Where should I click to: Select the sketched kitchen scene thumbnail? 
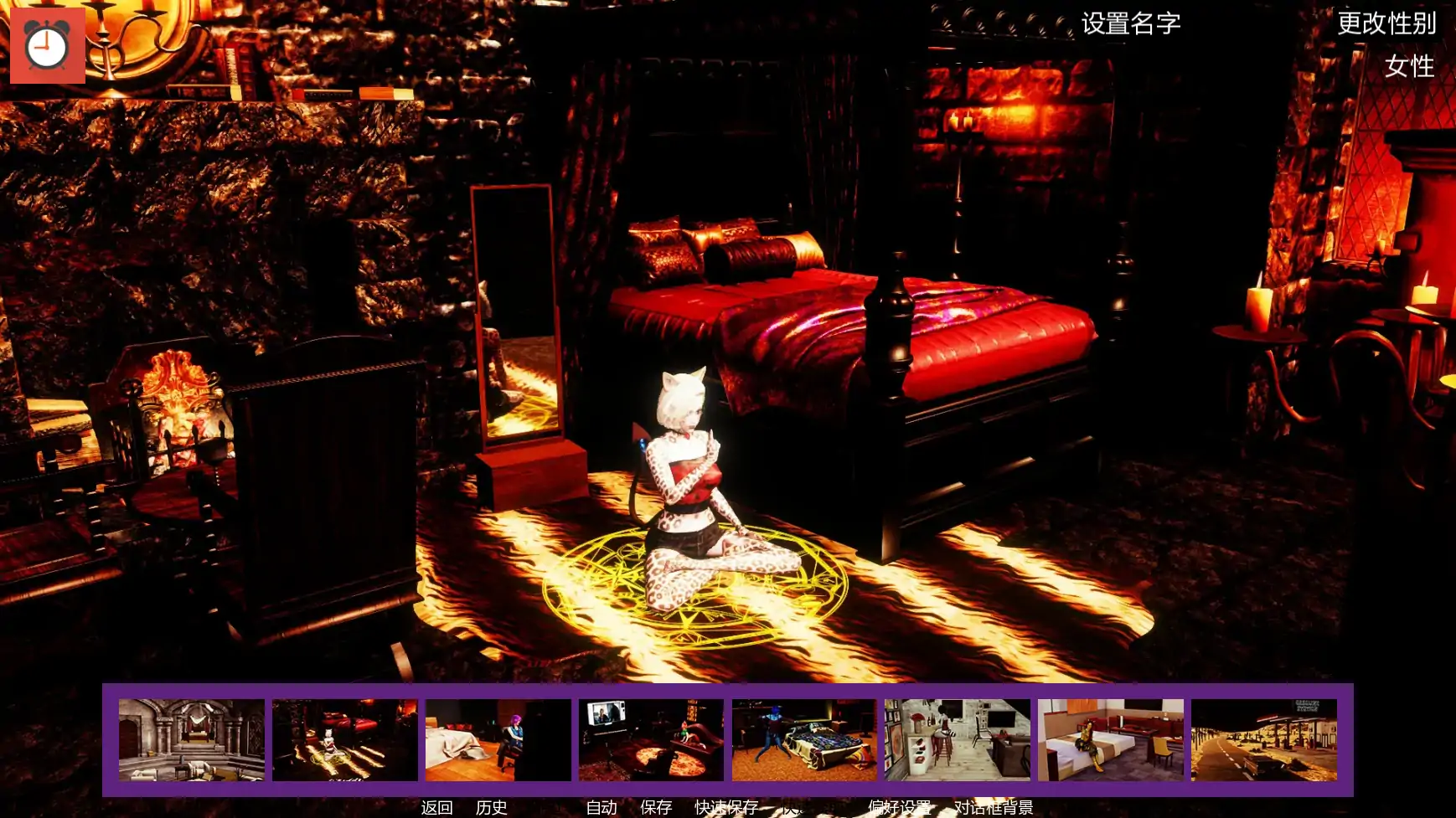tap(958, 737)
